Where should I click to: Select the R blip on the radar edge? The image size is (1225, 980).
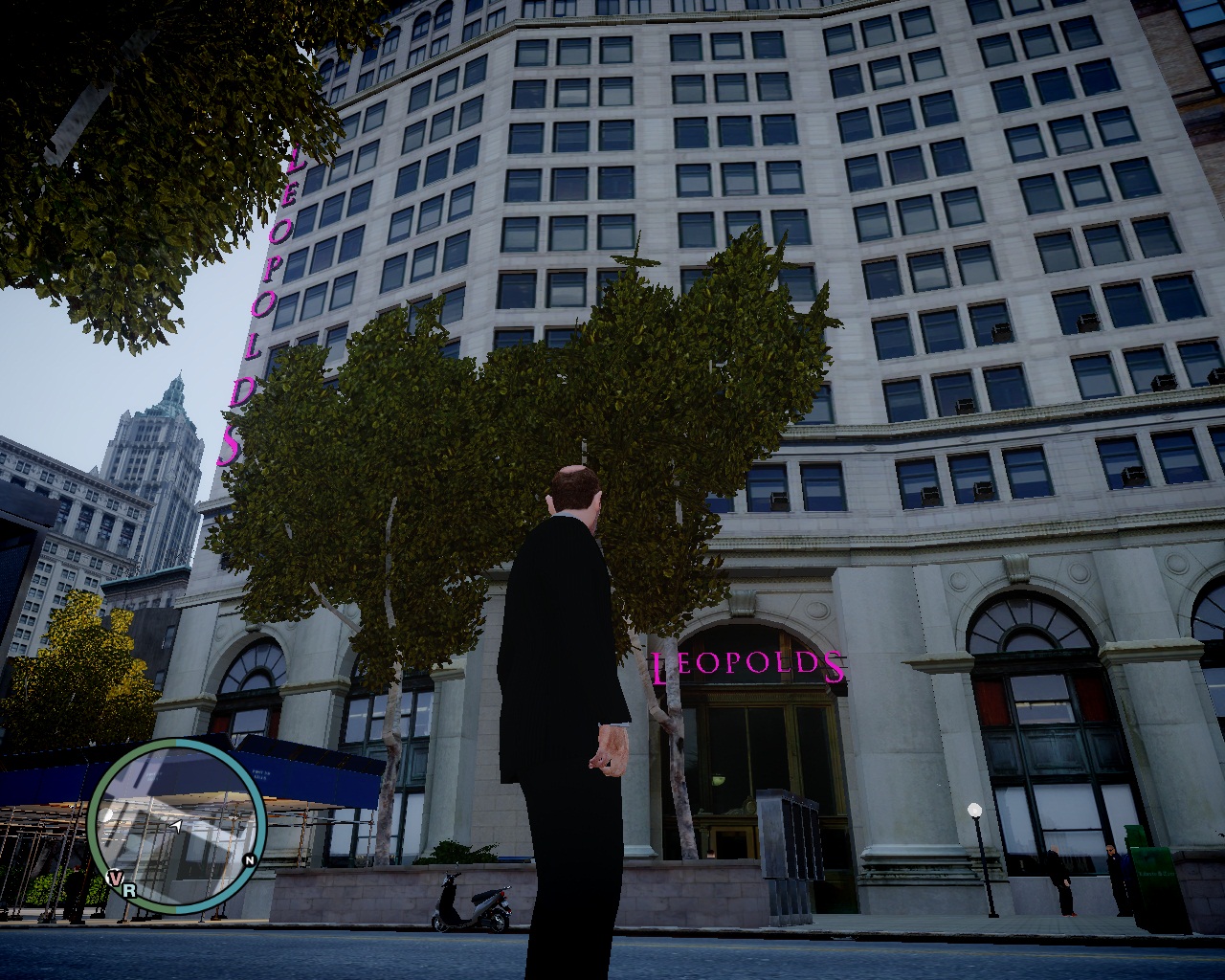[x=129, y=890]
